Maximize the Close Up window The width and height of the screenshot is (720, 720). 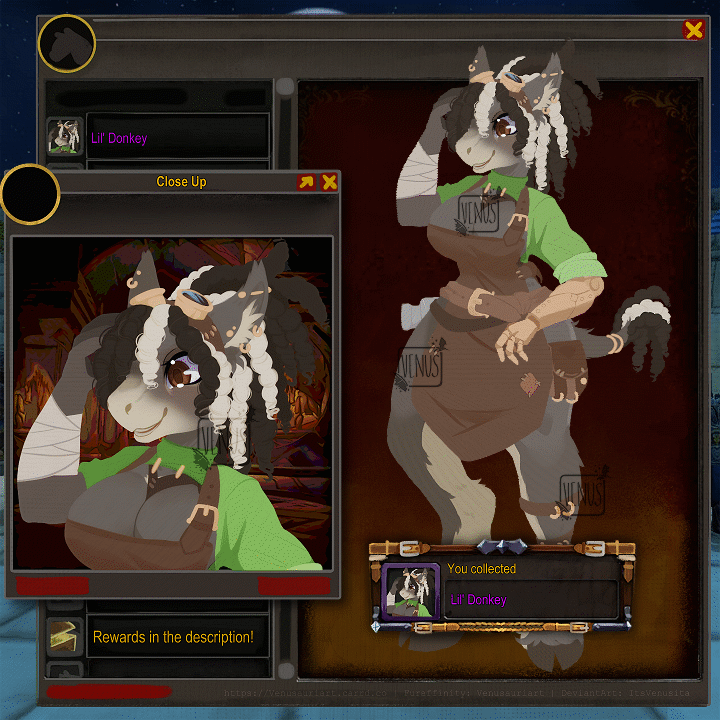[x=306, y=182]
